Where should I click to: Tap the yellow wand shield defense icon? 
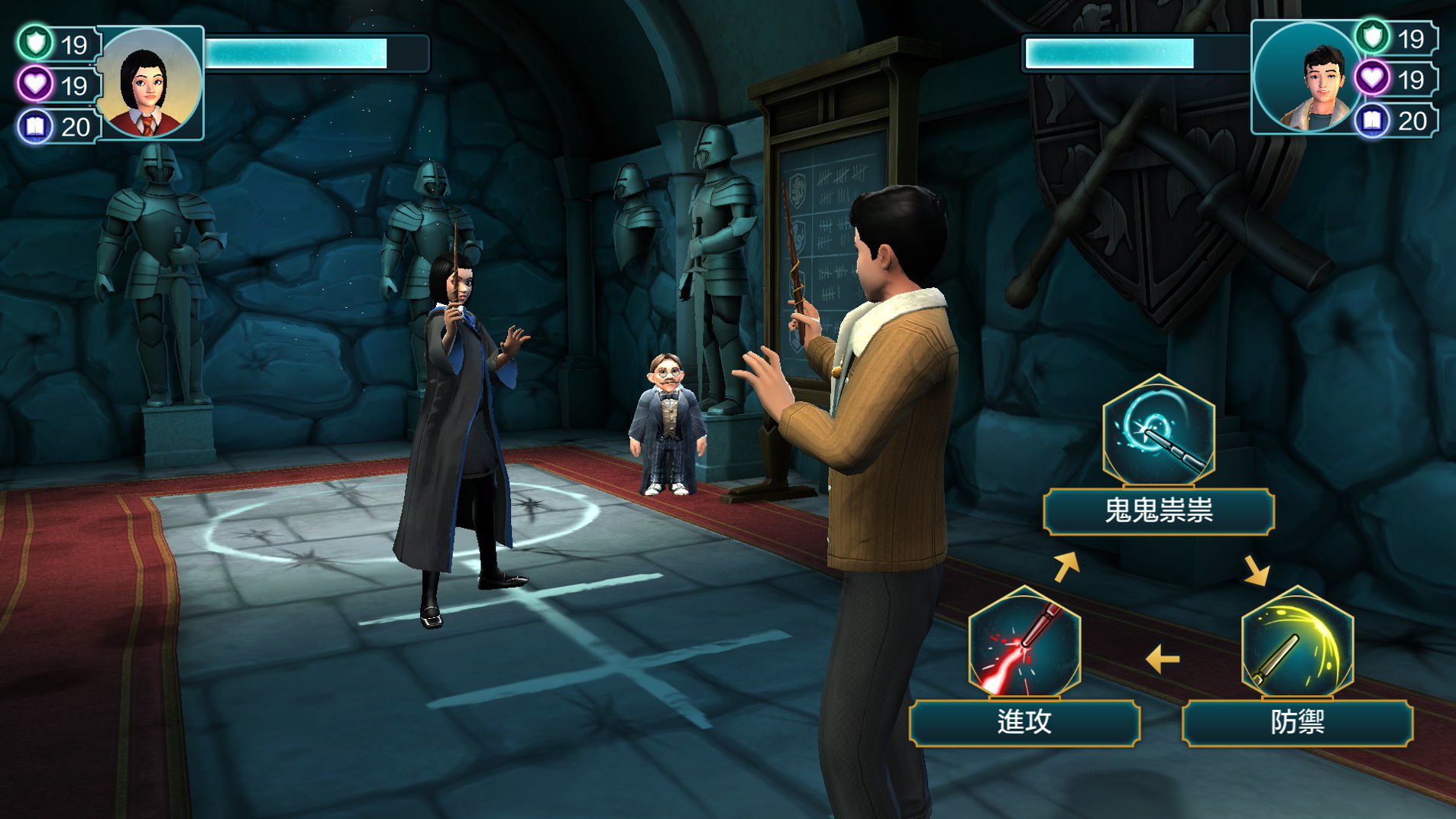1297,643
